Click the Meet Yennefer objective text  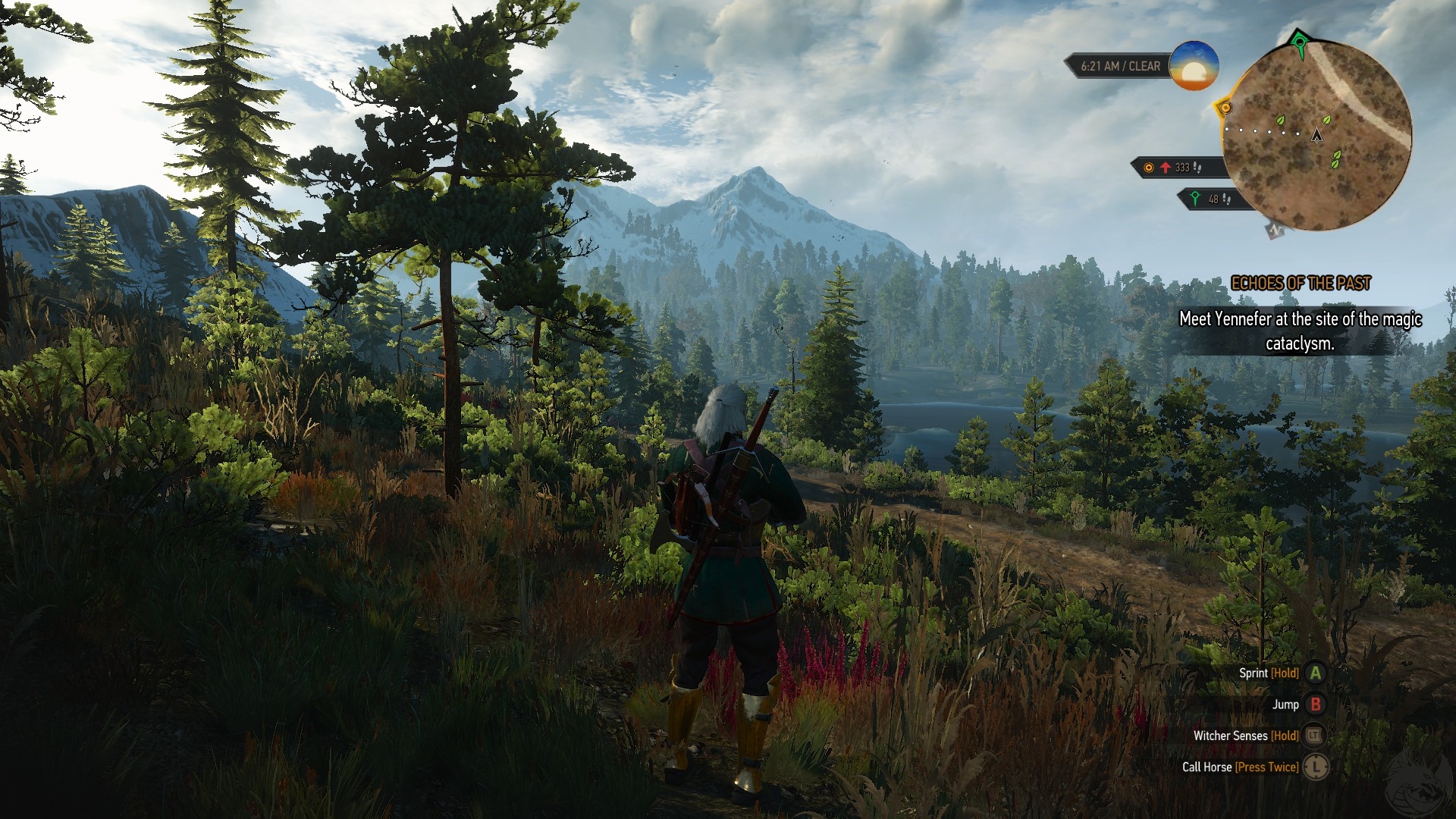[x=1300, y=331]
